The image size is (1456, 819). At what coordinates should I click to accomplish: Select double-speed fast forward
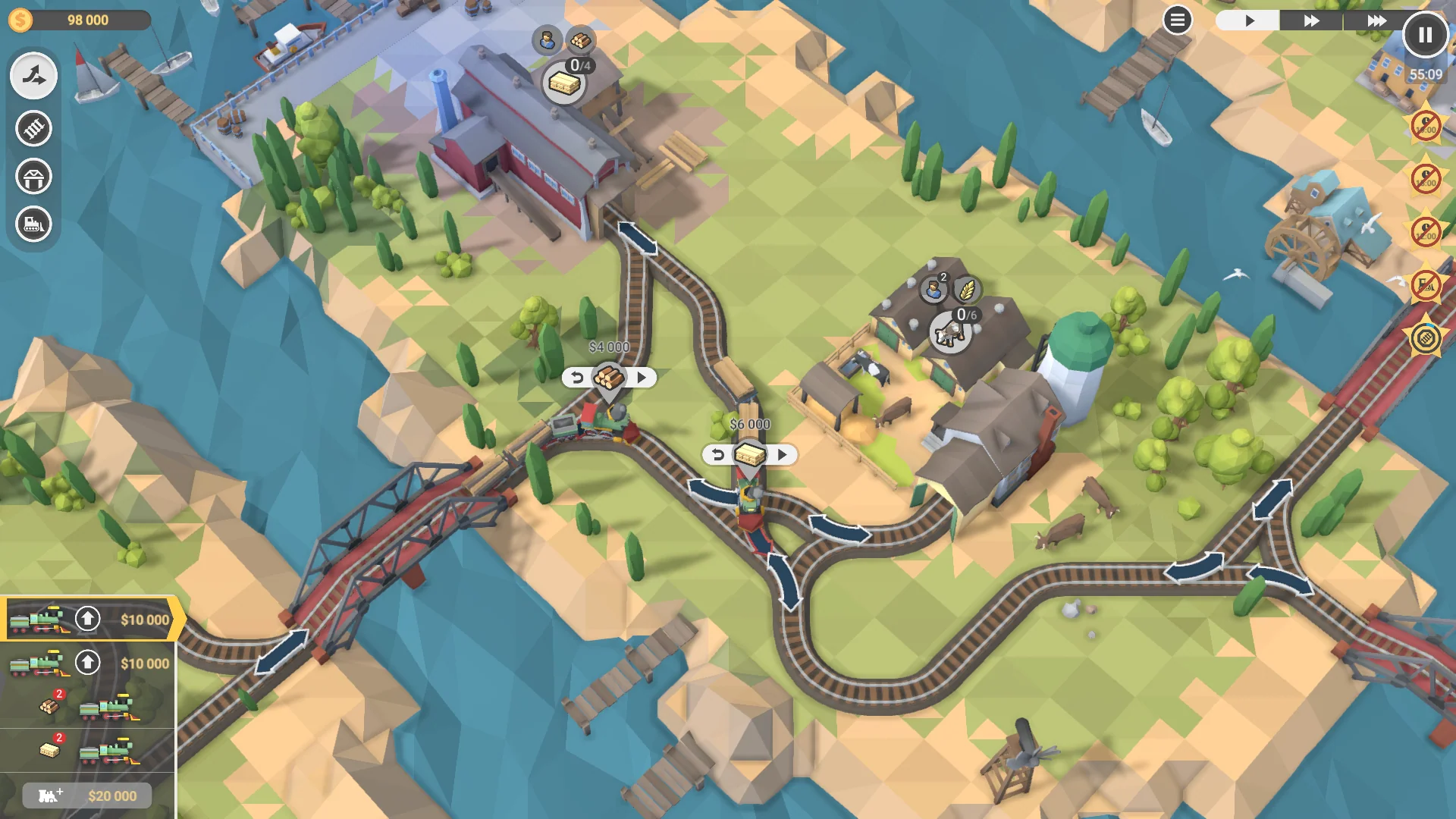point(1310,21)
